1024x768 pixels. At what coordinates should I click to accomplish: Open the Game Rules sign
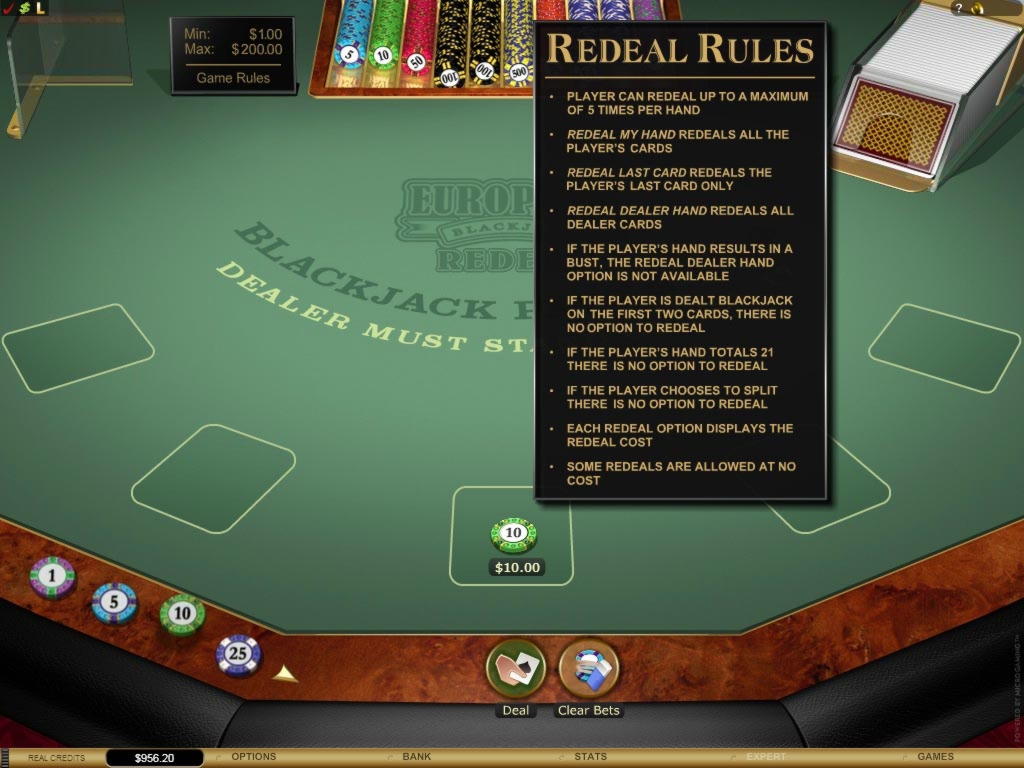pos(233,78)
